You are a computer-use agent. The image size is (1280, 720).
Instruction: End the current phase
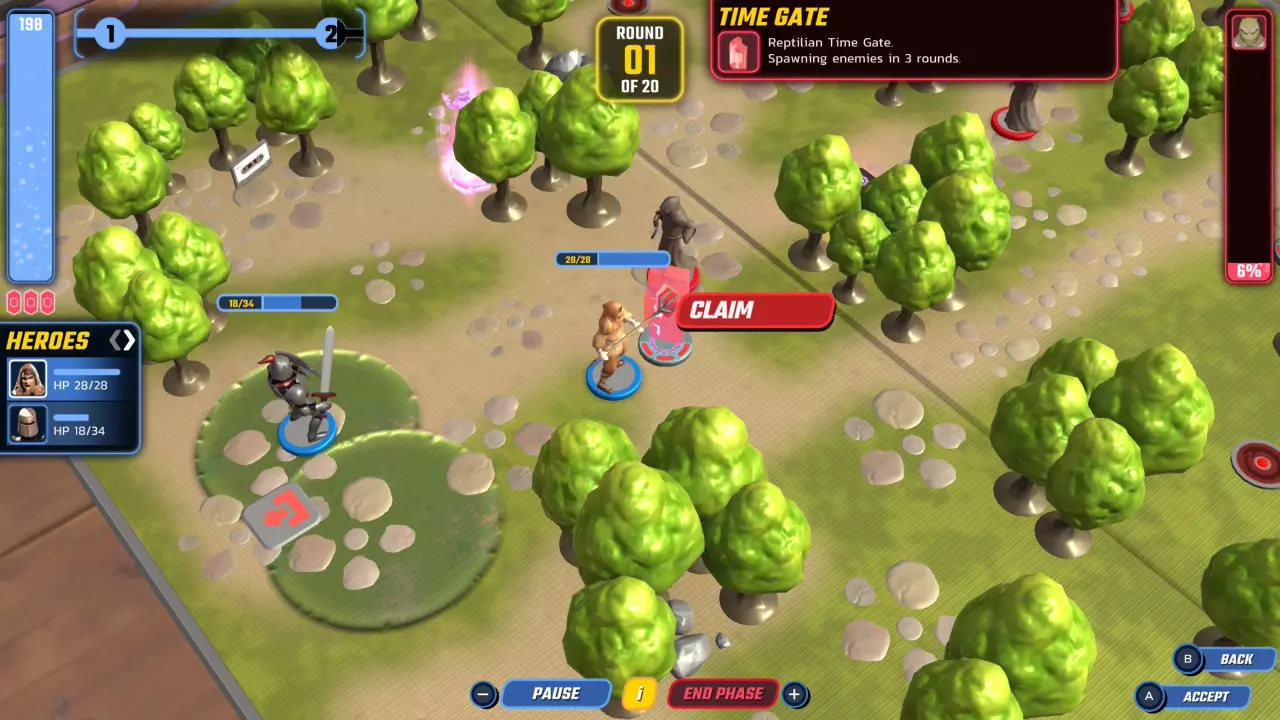pos(723,694)
